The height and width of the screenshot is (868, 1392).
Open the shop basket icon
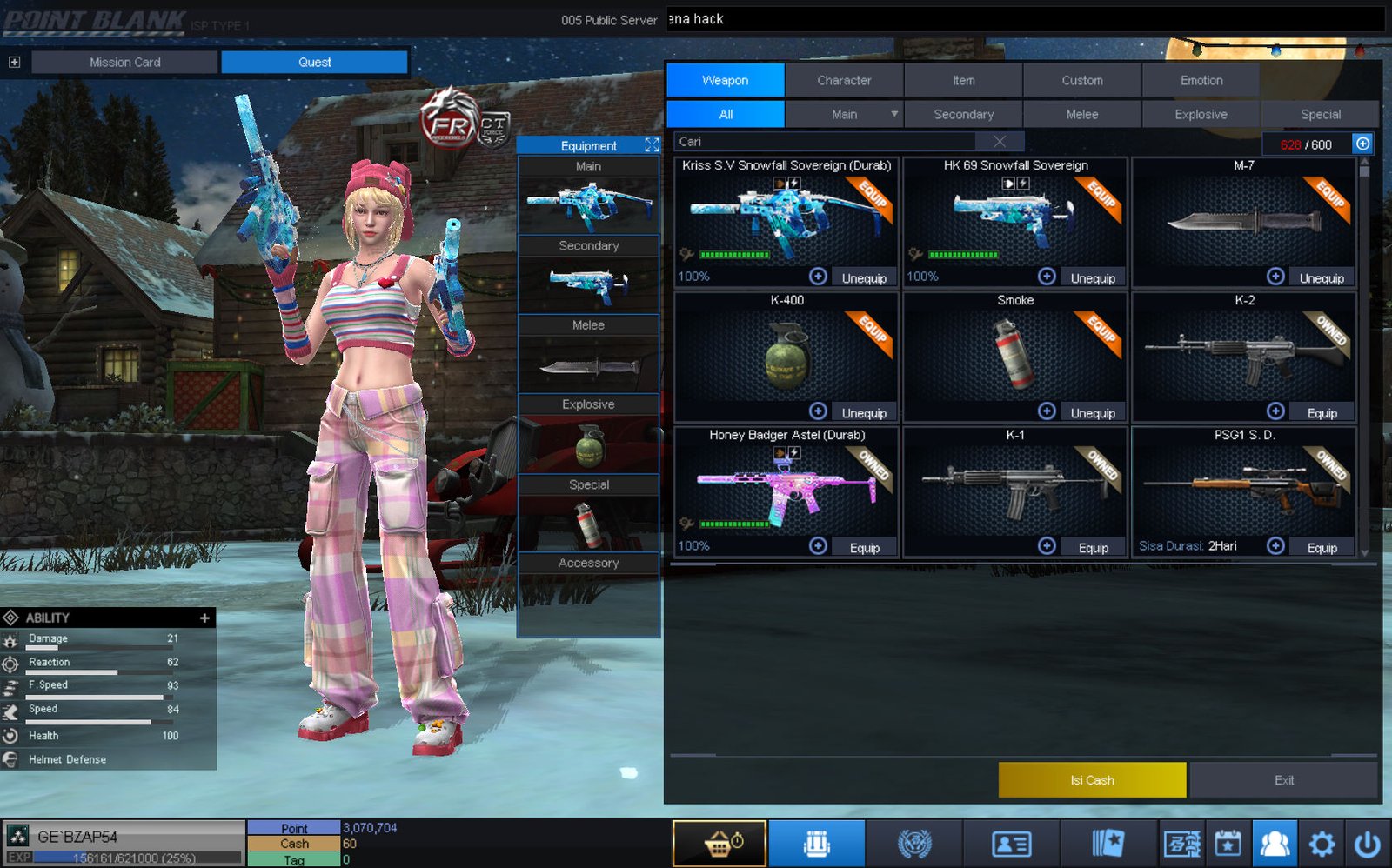pos(719,844)
